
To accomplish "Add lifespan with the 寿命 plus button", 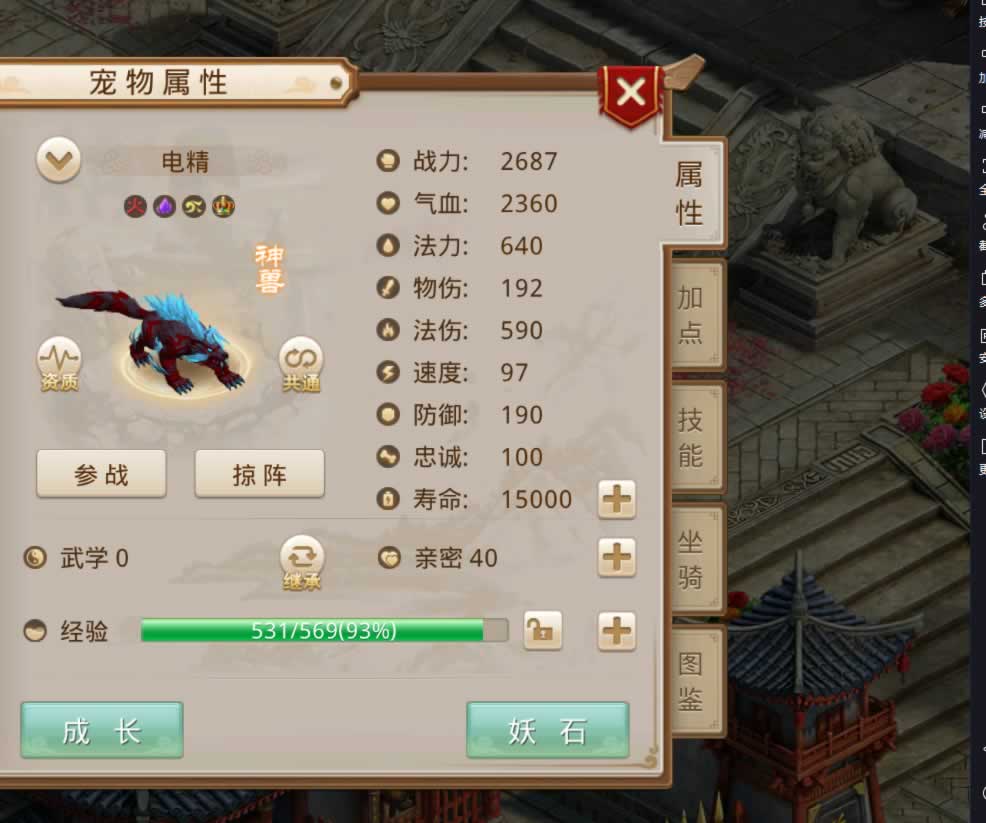I will [x=616, y=499].
